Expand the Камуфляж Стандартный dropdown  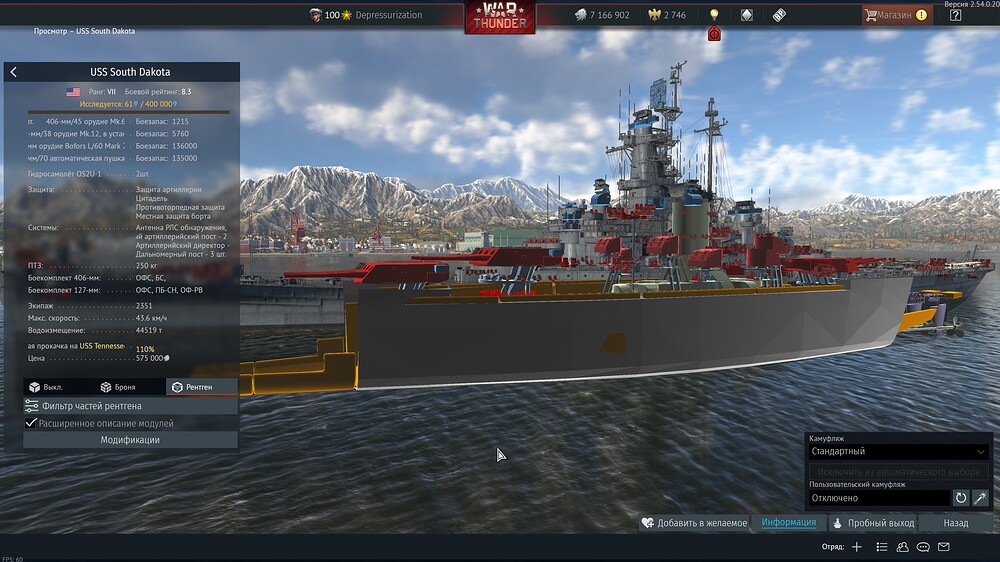897,452
